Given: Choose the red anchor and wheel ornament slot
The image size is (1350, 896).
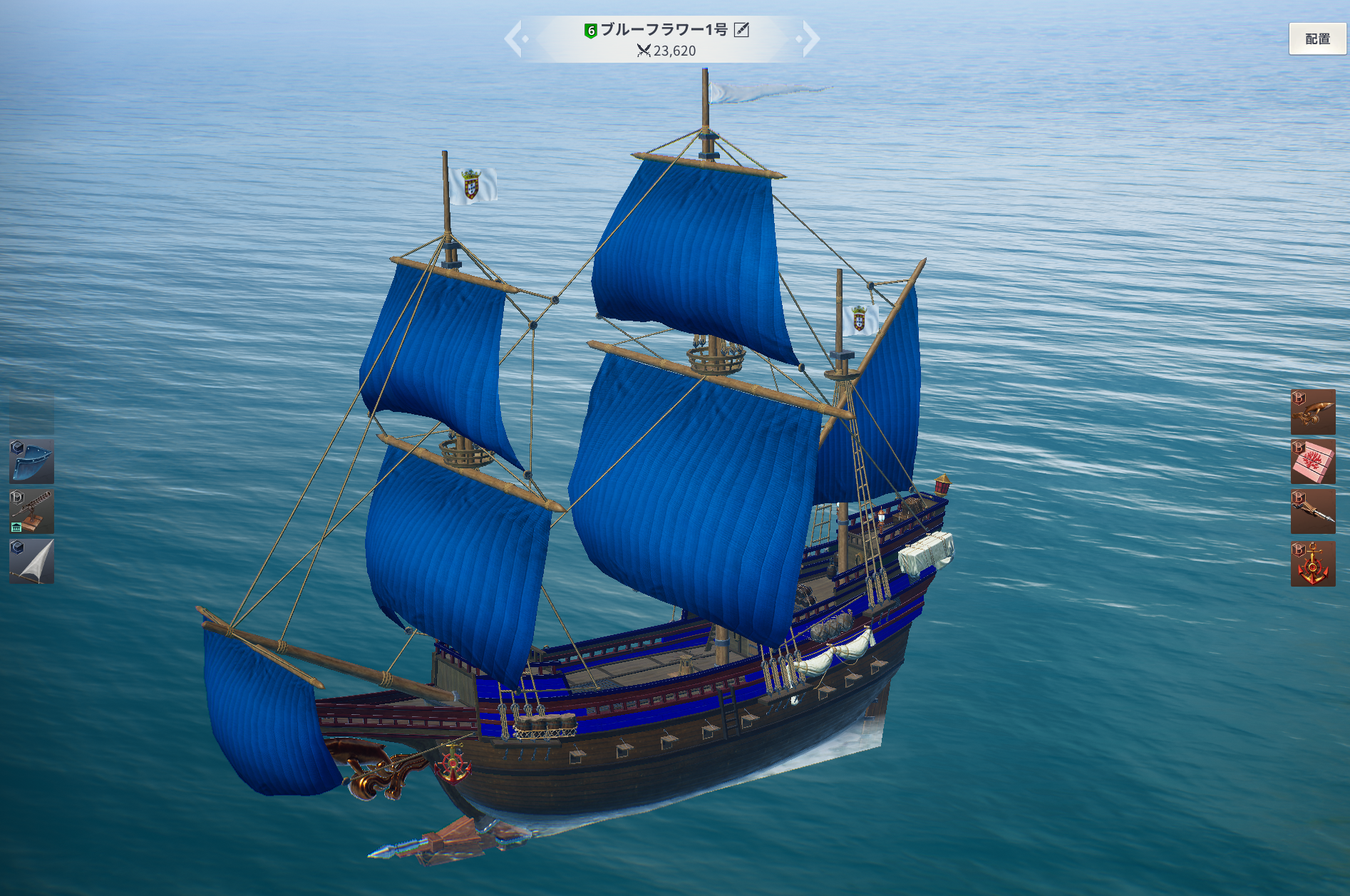Looking at the screenshot, I should point(1312,564).
